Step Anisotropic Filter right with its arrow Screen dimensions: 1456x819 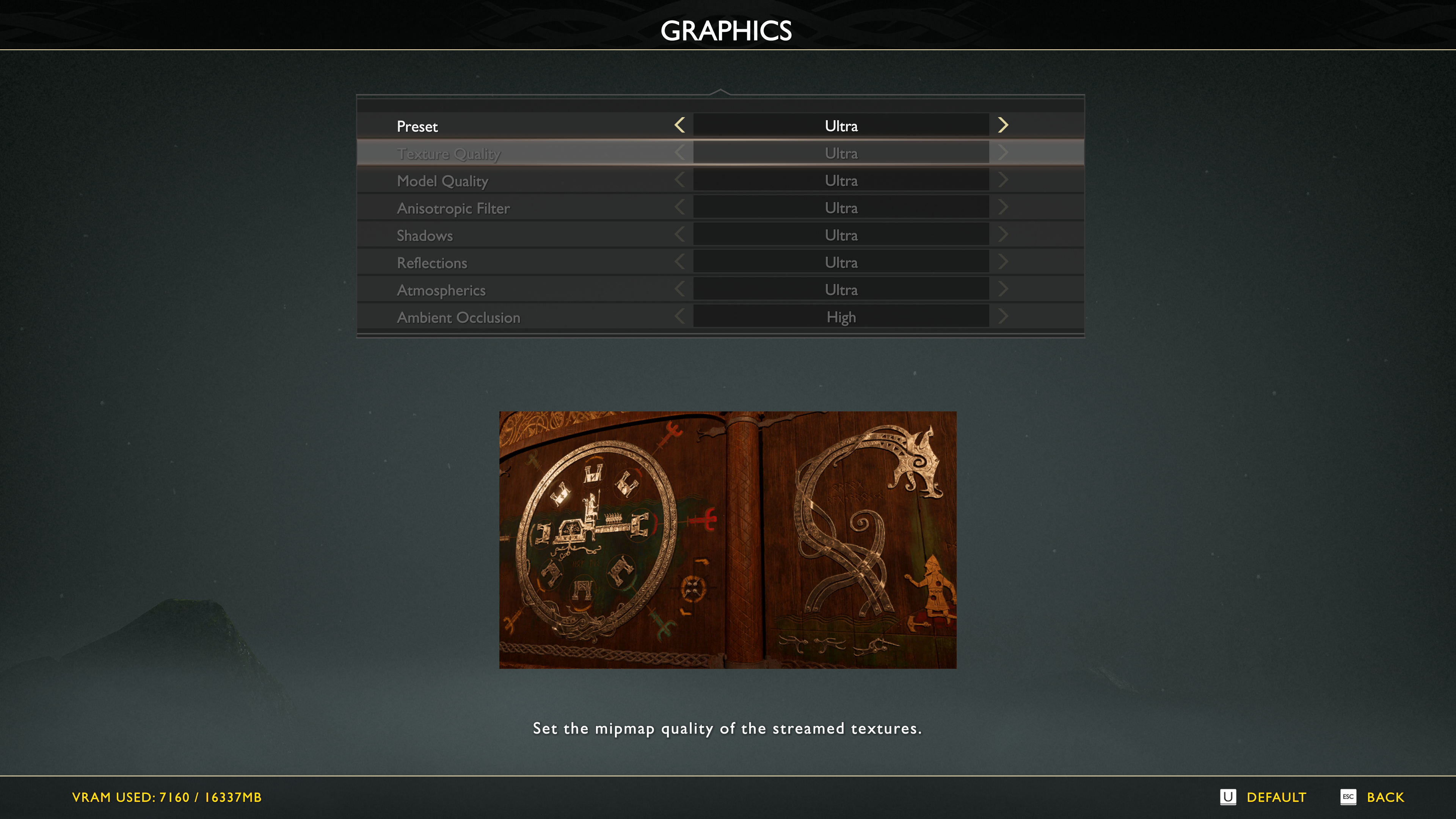coord(1003,207)
